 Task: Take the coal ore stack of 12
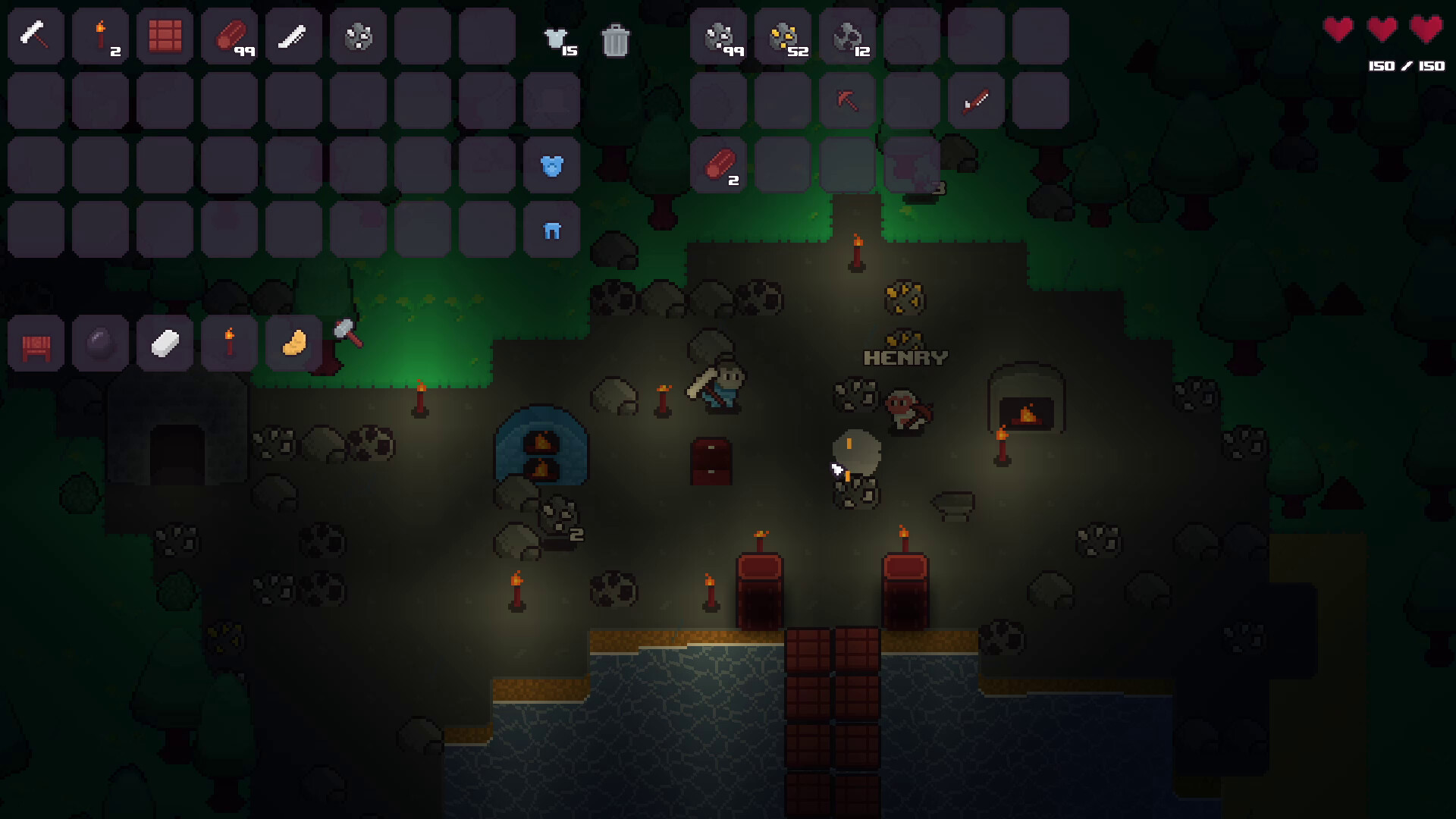pyautogui.click(x=847, y=36)
